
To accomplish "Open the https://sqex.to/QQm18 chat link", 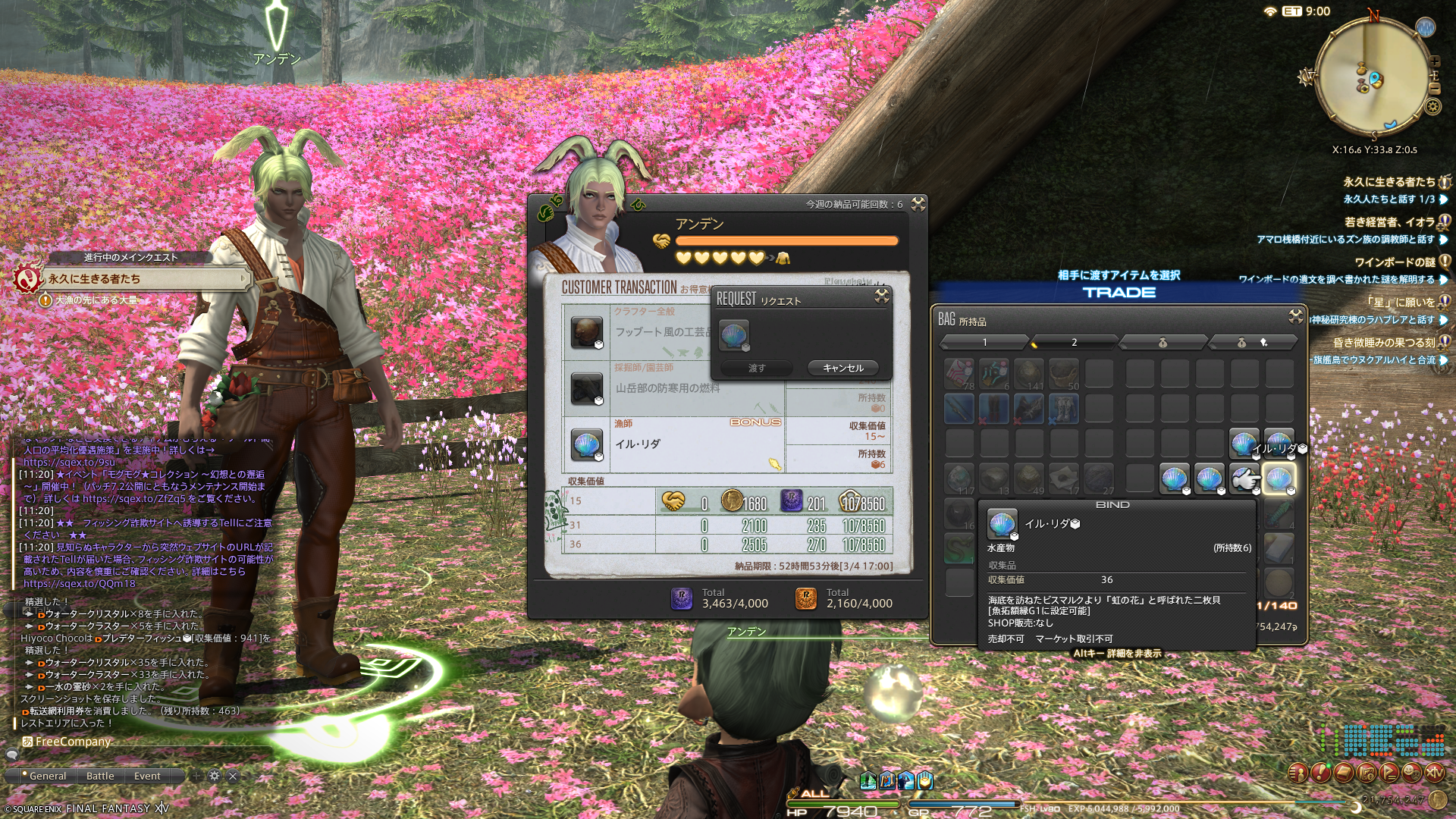I will tap(79, 584).
